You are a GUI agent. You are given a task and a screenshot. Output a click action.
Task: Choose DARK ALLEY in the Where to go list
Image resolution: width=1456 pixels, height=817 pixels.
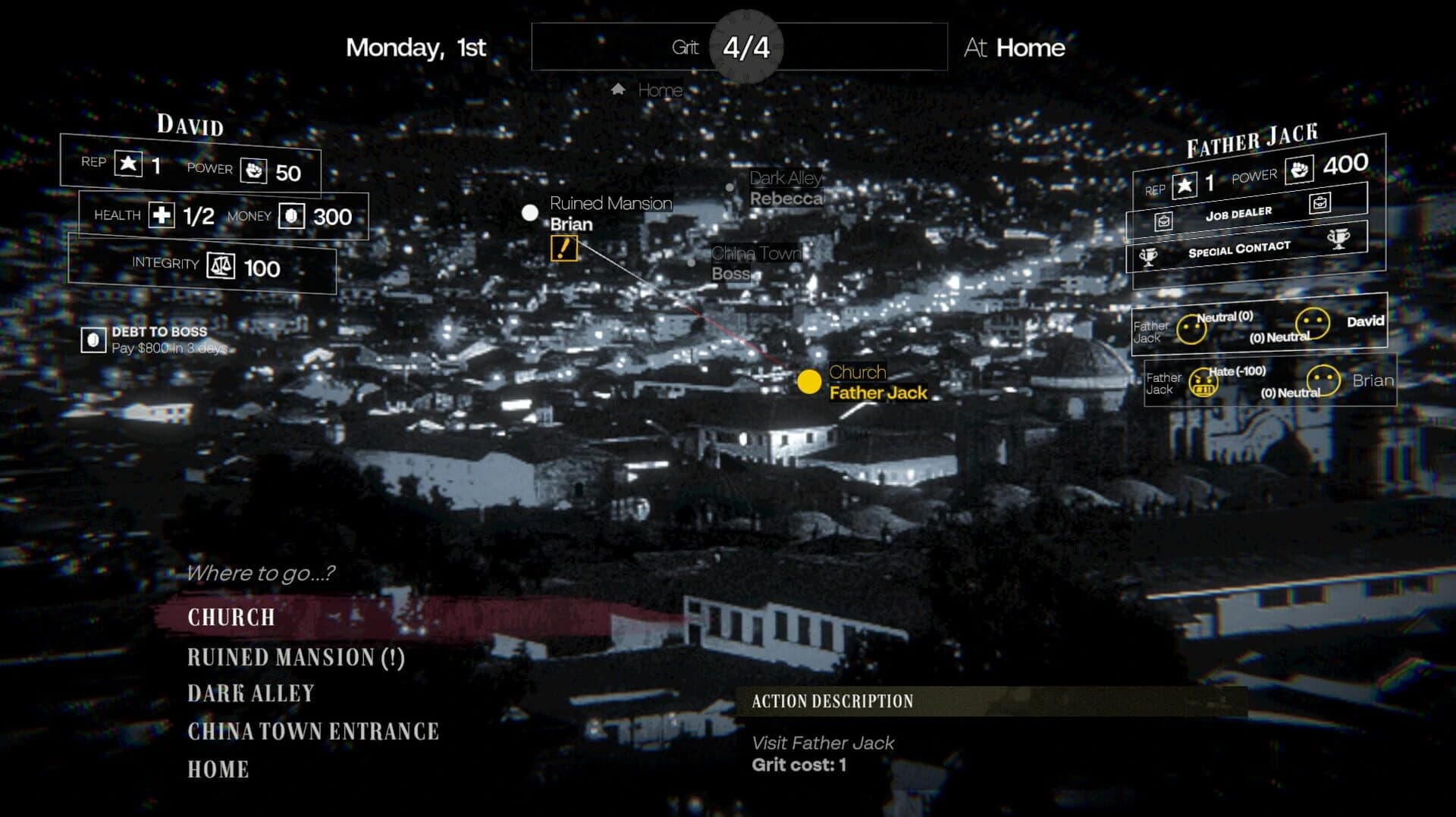point(250,693)
